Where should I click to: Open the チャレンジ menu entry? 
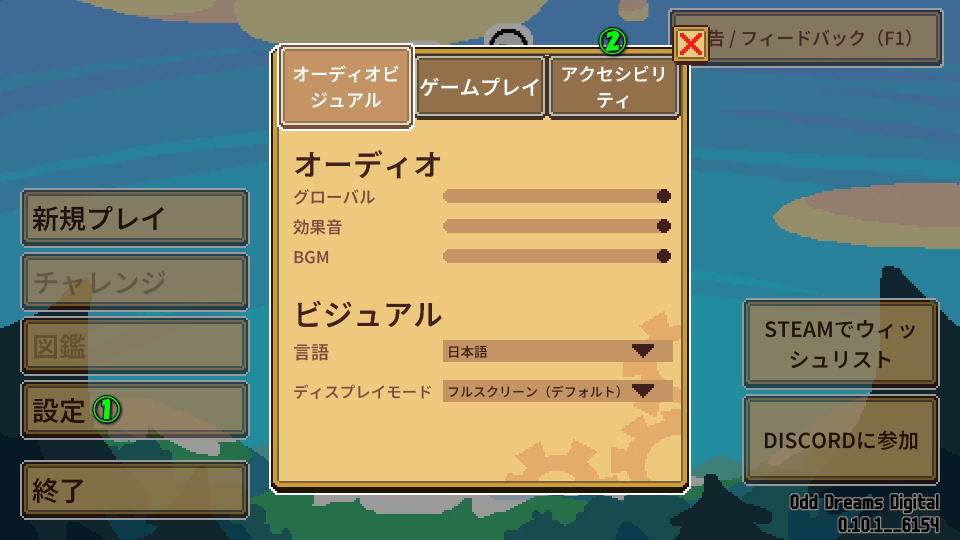pos(134,282)
